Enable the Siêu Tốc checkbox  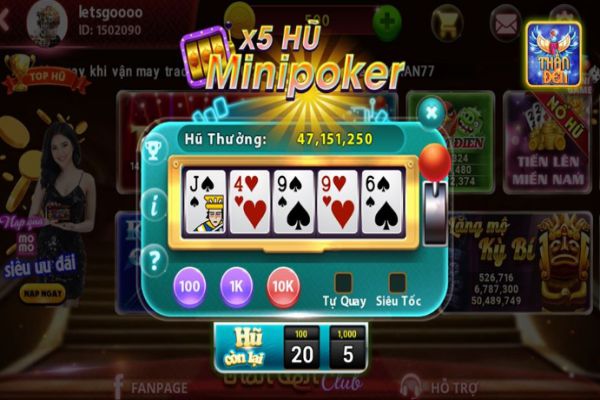397,282
